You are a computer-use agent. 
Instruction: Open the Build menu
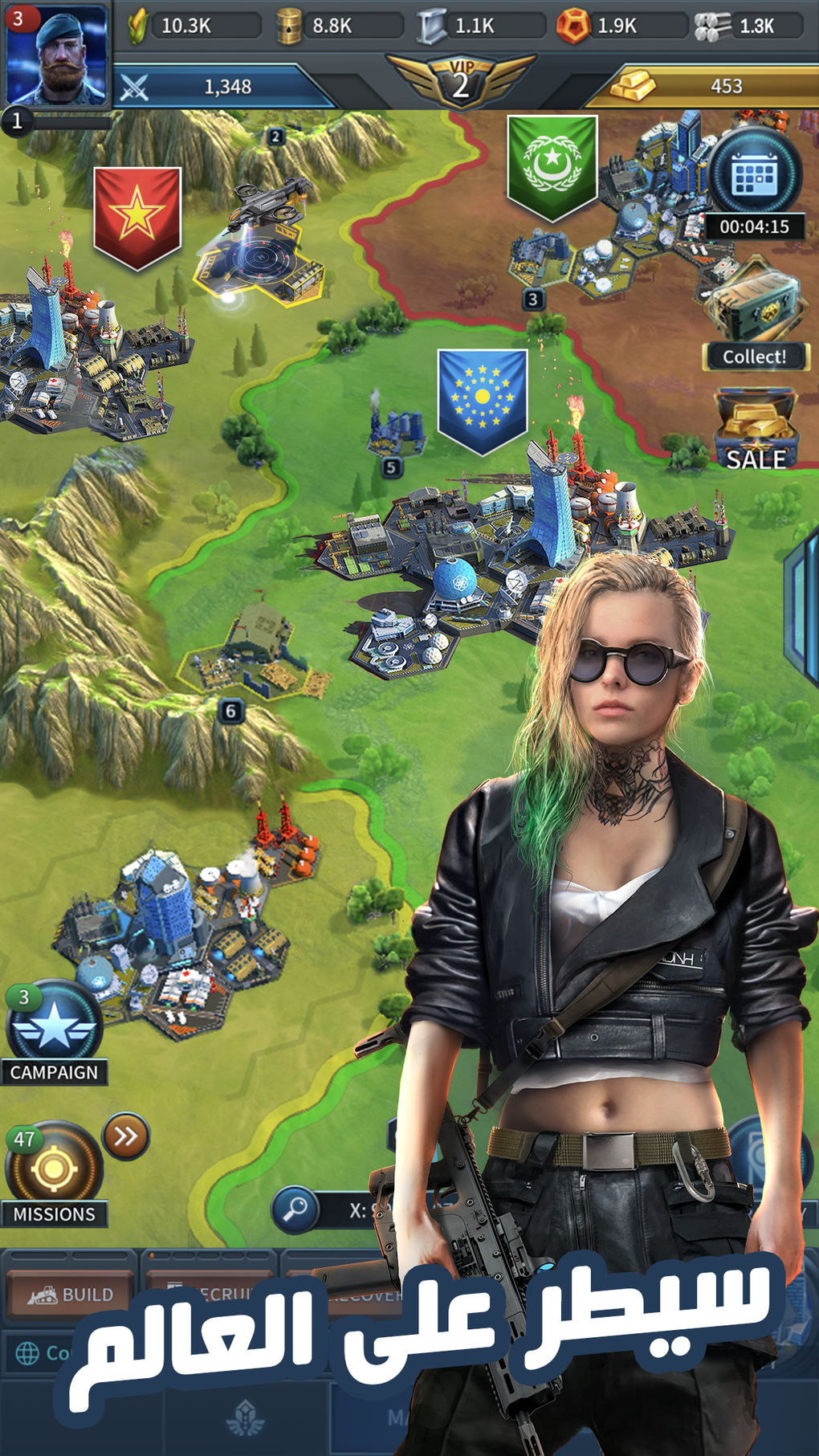(71, 1294)
